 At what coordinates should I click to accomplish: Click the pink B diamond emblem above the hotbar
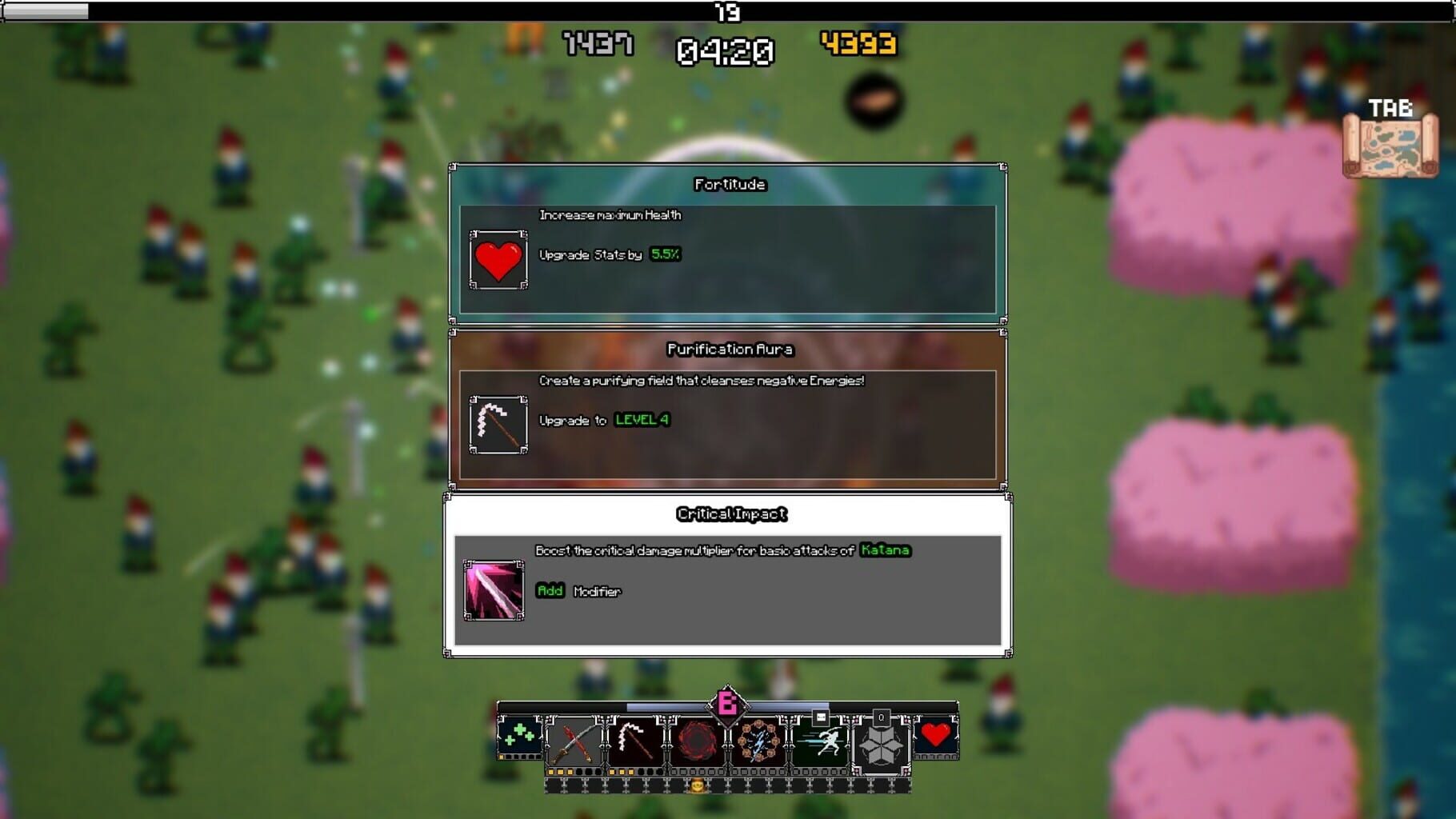(726, 705)
